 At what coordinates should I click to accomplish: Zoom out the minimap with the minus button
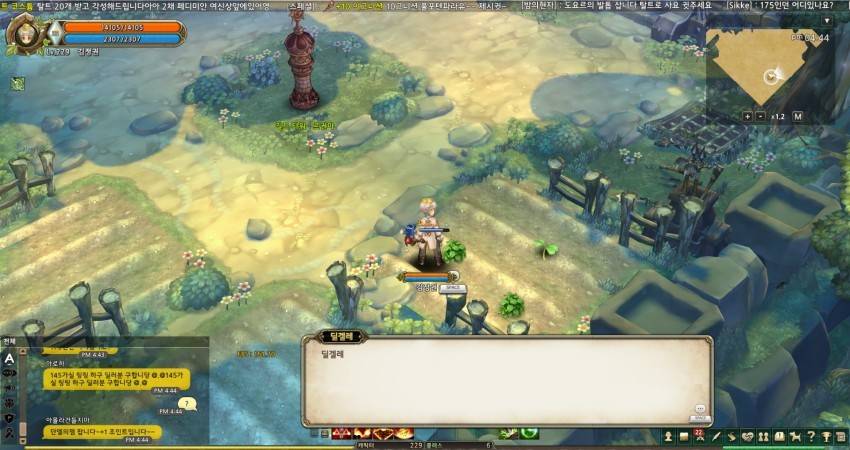(x=761, y=116)
